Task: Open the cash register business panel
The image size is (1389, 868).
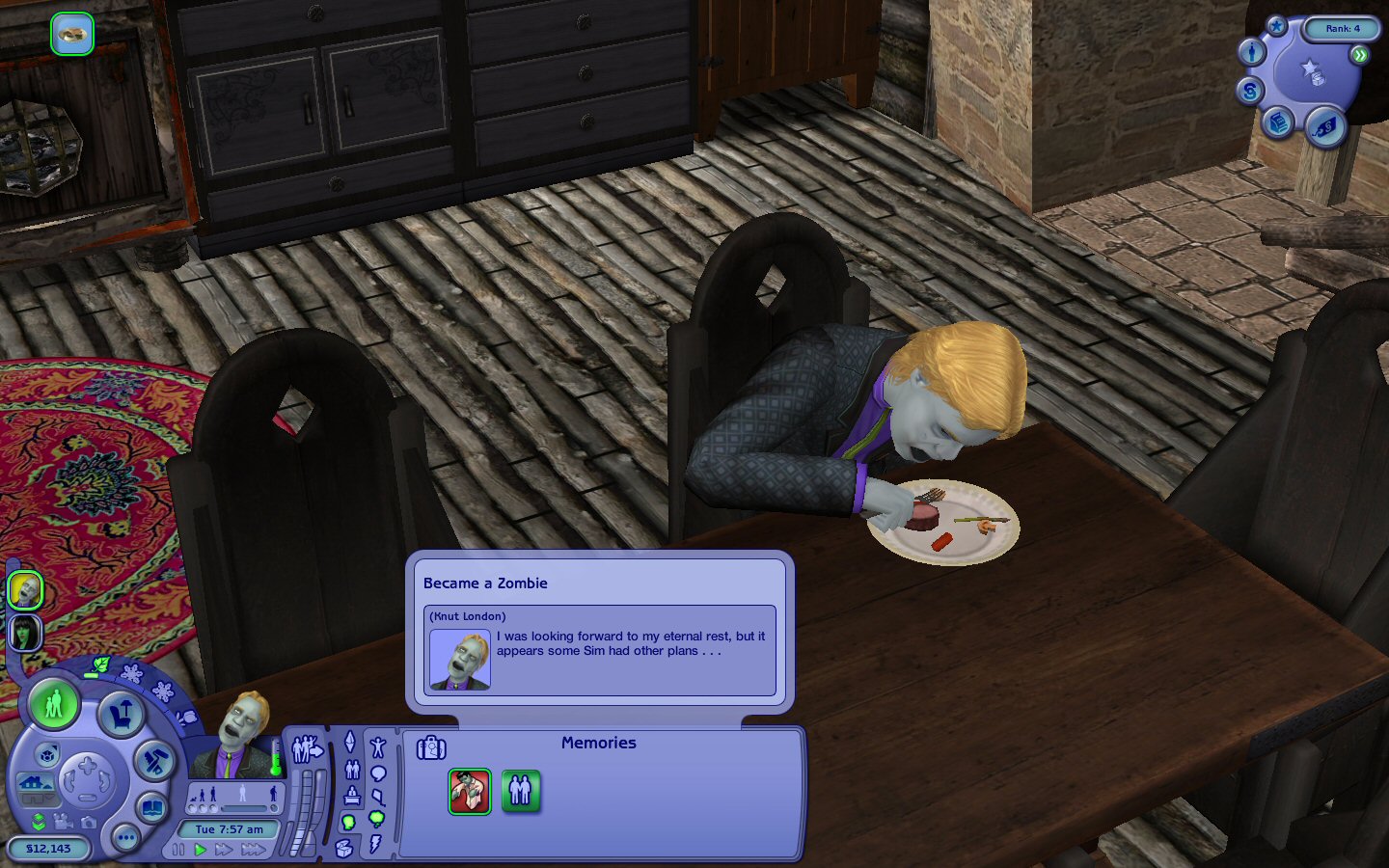Action: (x=1279, y=122)
